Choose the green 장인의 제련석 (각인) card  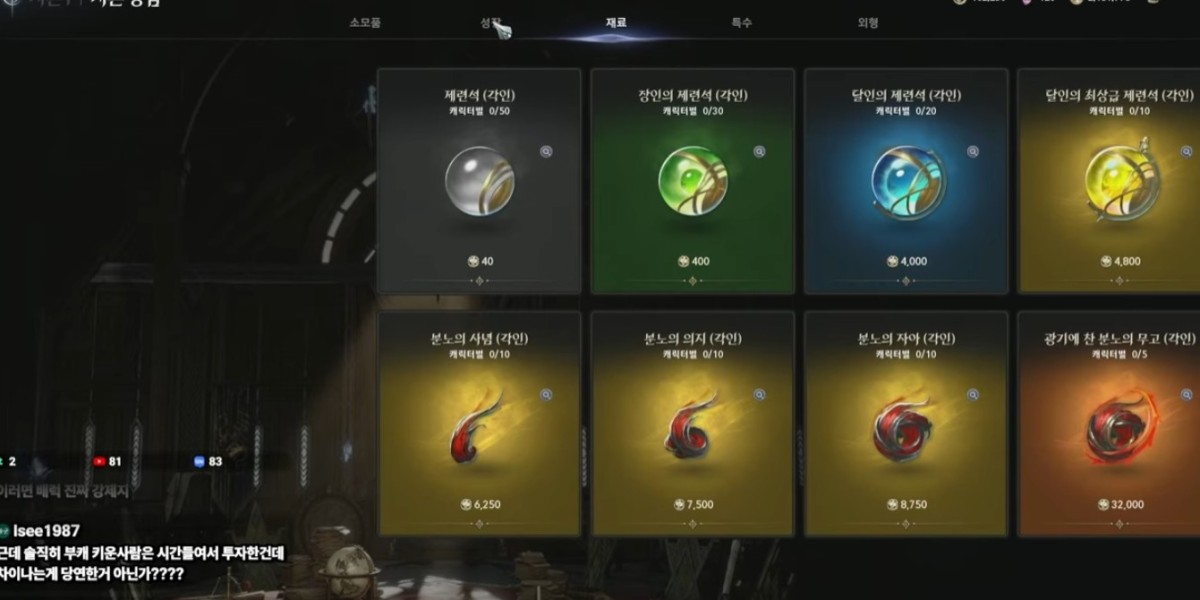pos(692,181)
